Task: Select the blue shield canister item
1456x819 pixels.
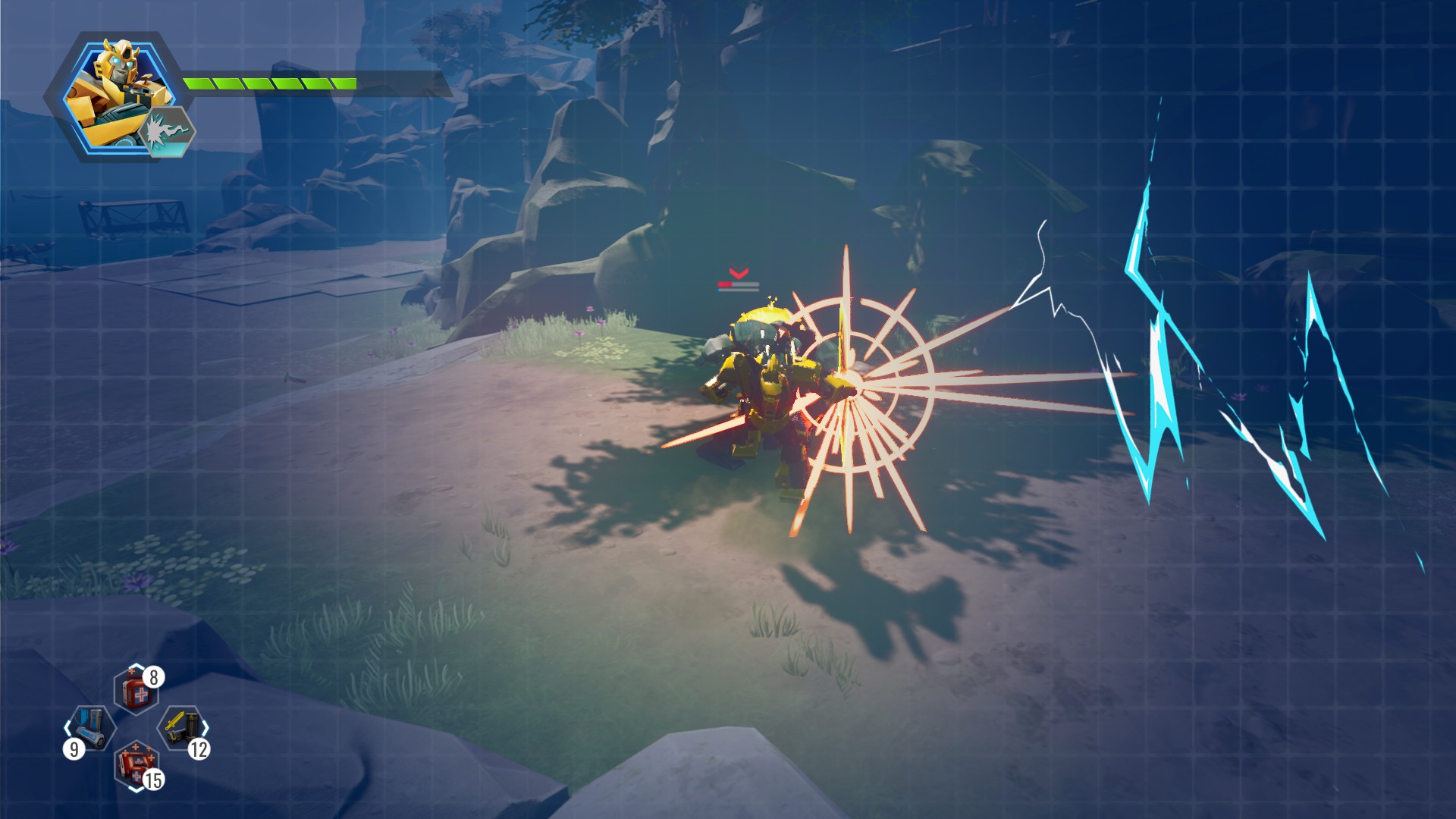Action: [x=91, y=728]
